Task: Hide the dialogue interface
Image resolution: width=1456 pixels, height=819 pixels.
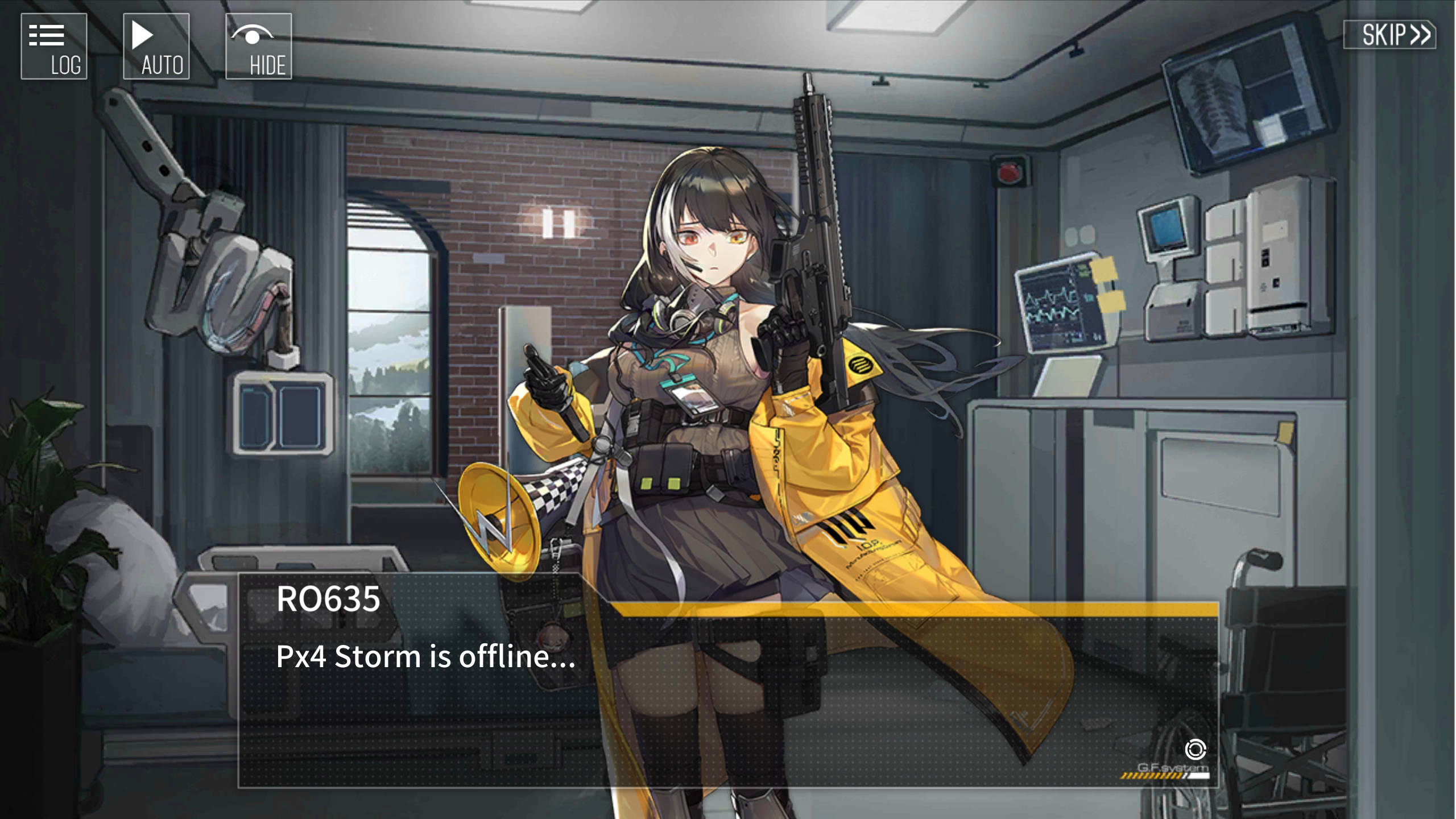Action: tap(259, 47)
